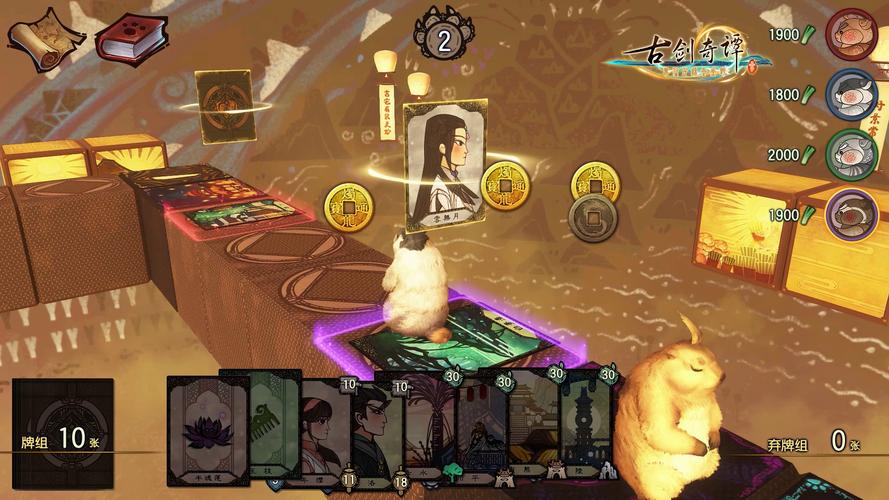The image size is (889, 500).
Task: Select the red-ringed player avatar
Action: point(851,36)
